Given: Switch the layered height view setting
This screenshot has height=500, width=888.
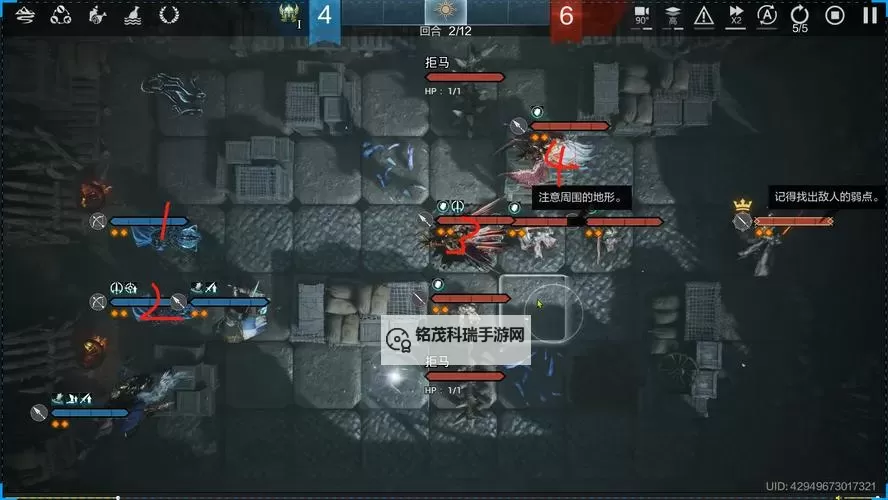Looking at the screenshot, I should pos(673,15).
